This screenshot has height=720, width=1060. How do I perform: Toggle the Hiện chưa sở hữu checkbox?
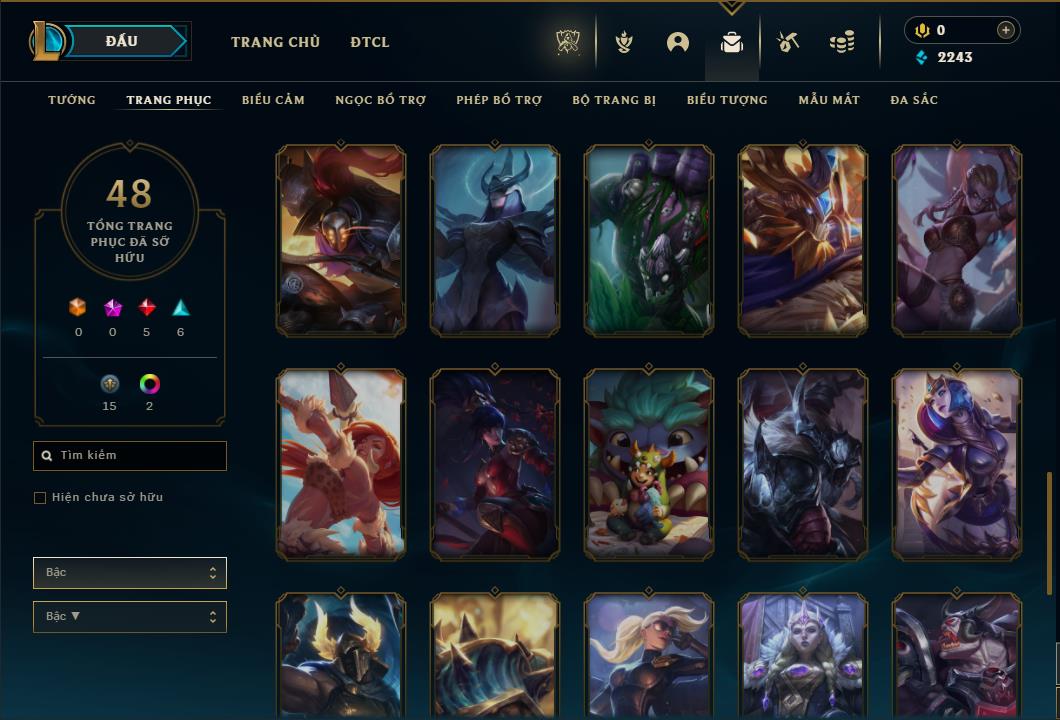[40, 498]
